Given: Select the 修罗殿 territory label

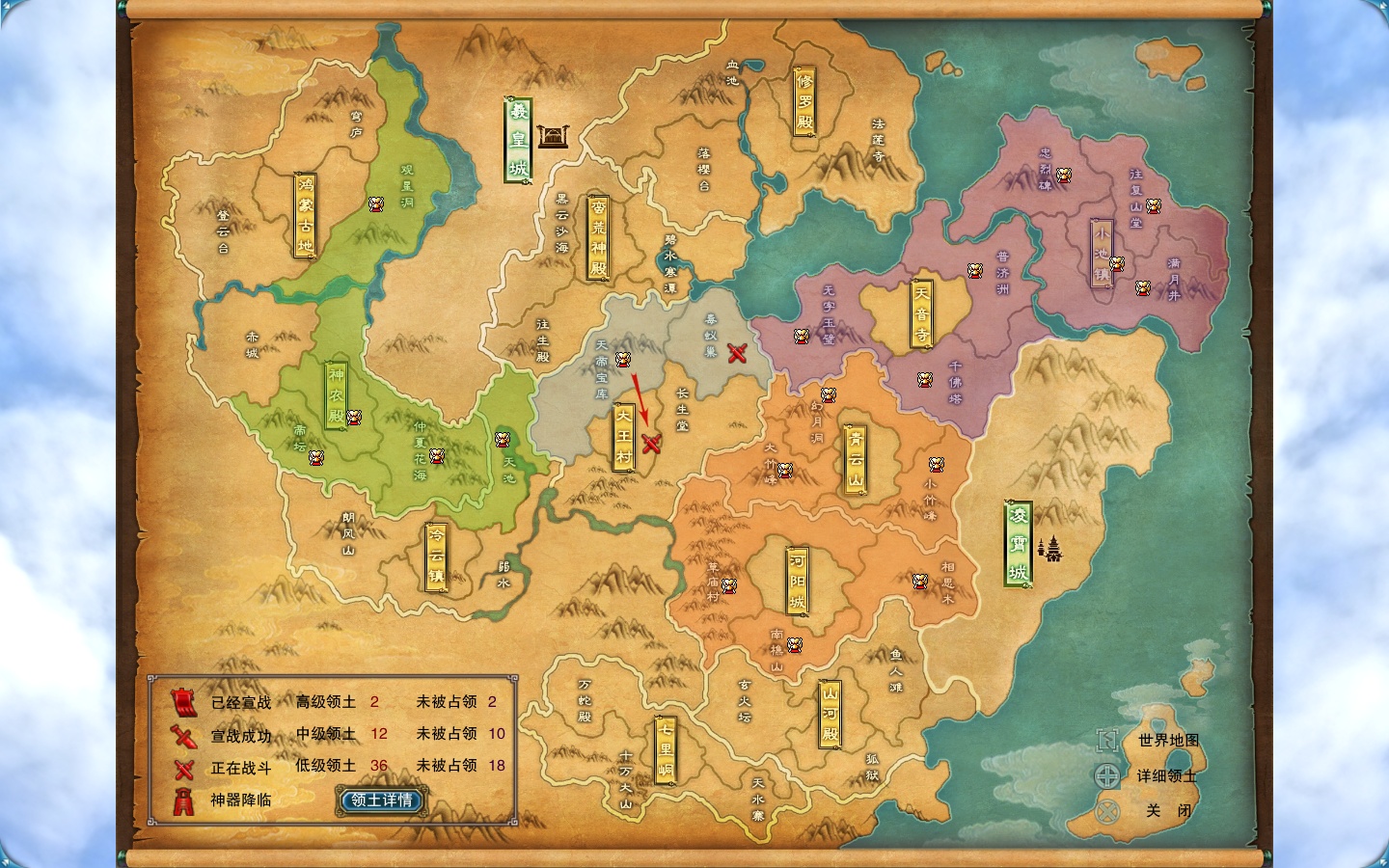Looking at the screenshot, I should pyautogui.click(x=804, y=100).
